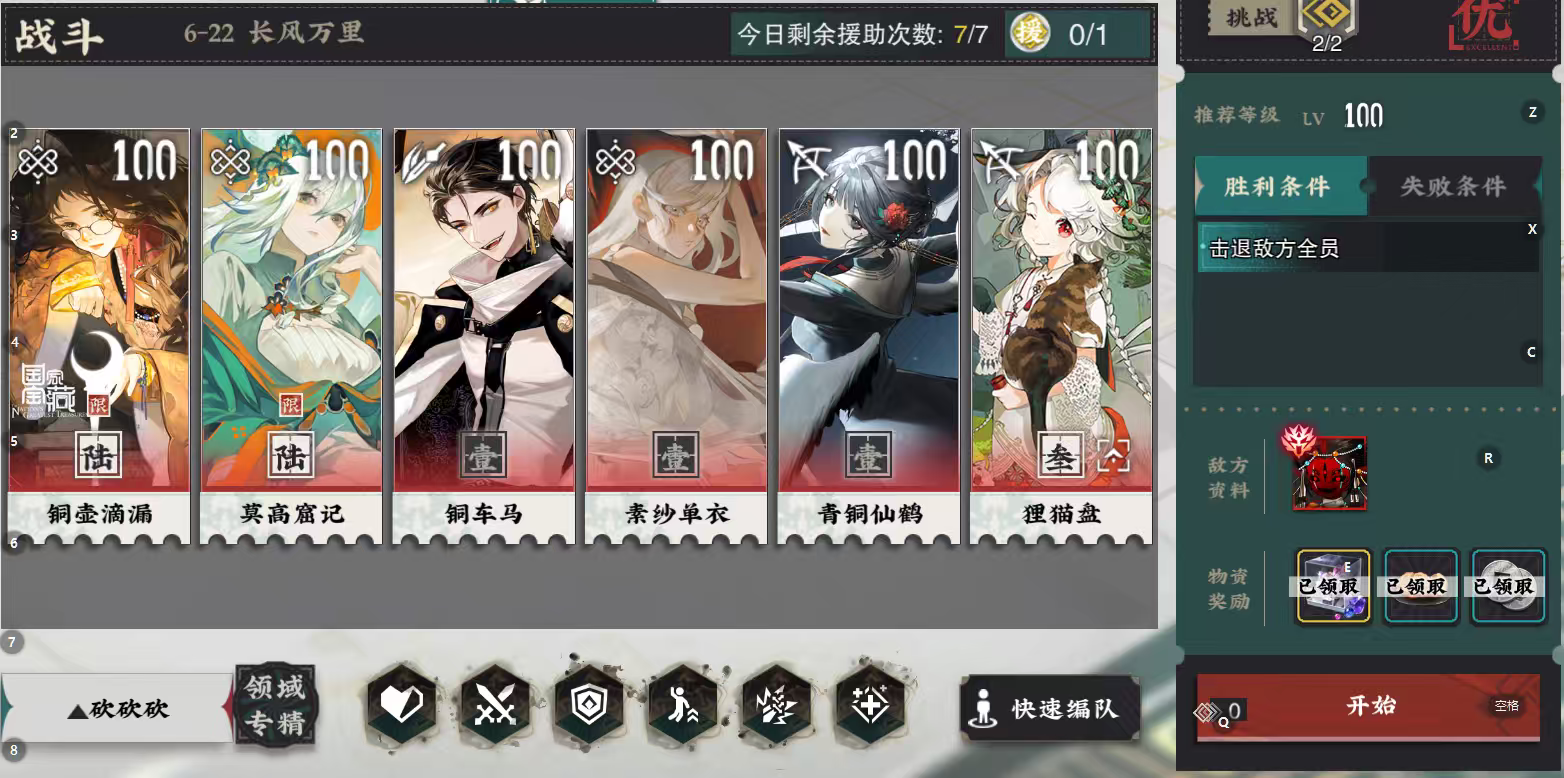Open the enemy emblem under 敌方资料
This screenshot has width=1564, height=778.
click(x=1331, y=472)
